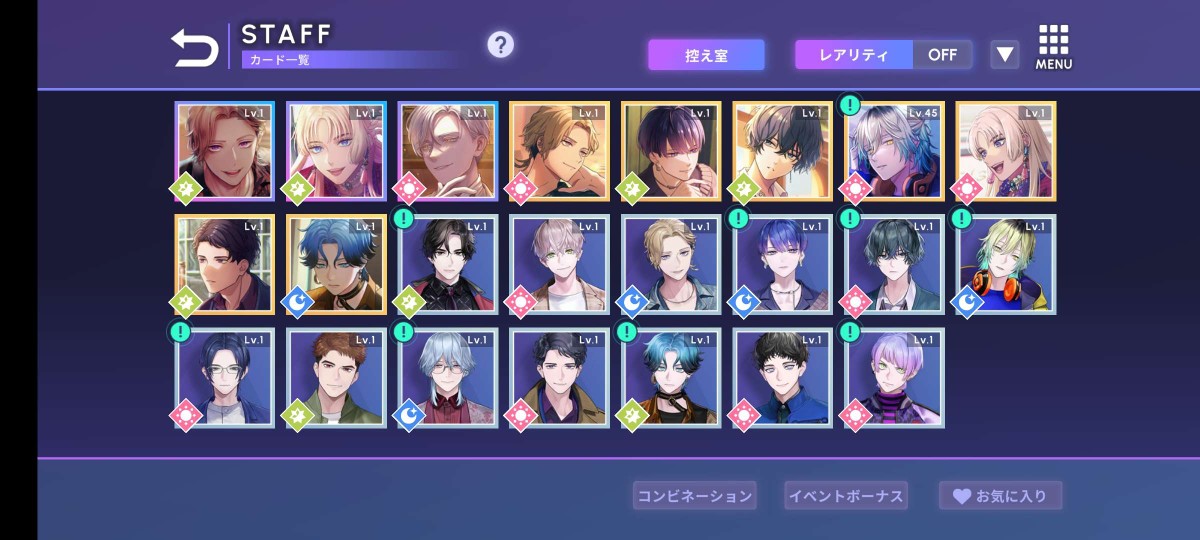Open the MENU grid

(x=1053, y=47)
